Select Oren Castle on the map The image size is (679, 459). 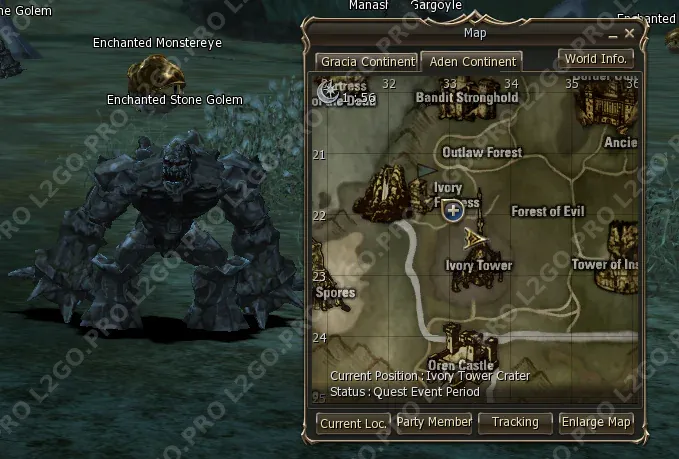[x=462, y=346]
